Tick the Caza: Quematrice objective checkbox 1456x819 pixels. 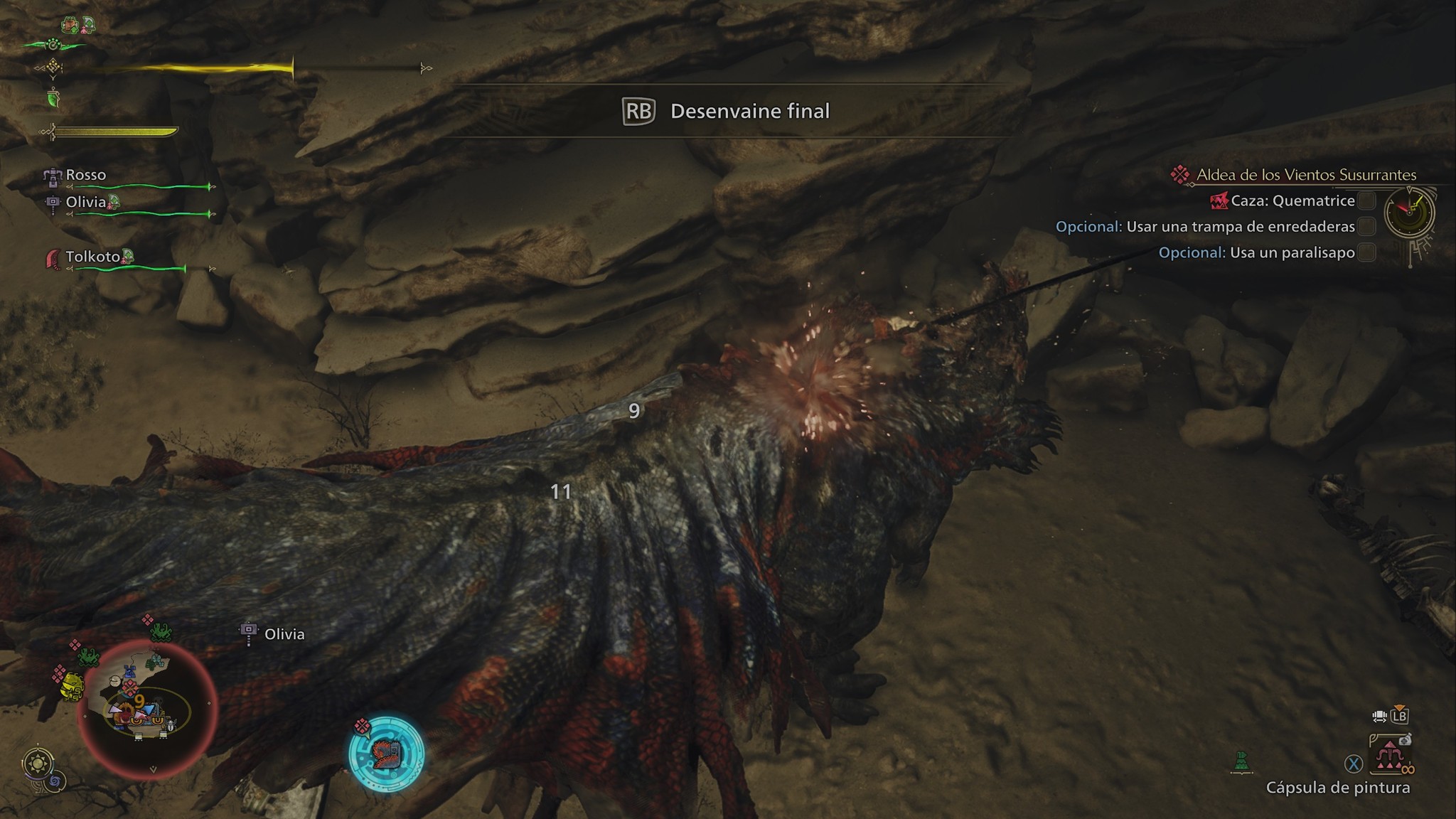tap(1366, 201)
